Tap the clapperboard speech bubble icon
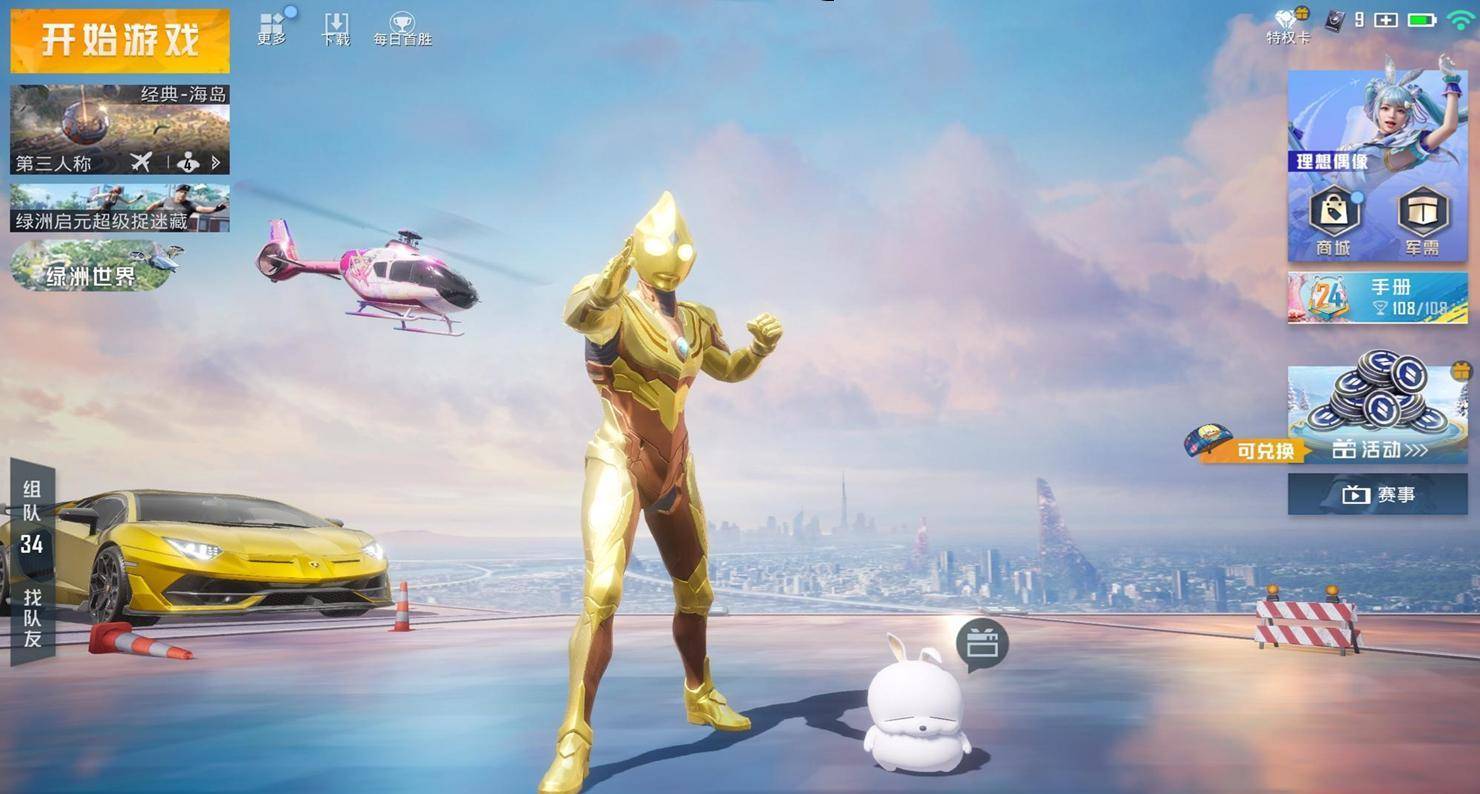 (x=981, y=644)
